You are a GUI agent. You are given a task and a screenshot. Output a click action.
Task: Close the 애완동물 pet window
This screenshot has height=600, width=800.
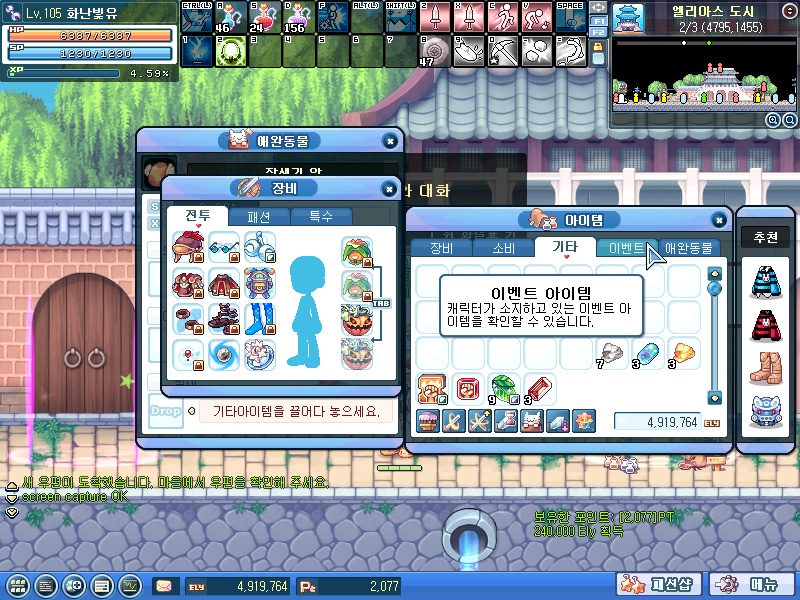click(x=389, y=142)
